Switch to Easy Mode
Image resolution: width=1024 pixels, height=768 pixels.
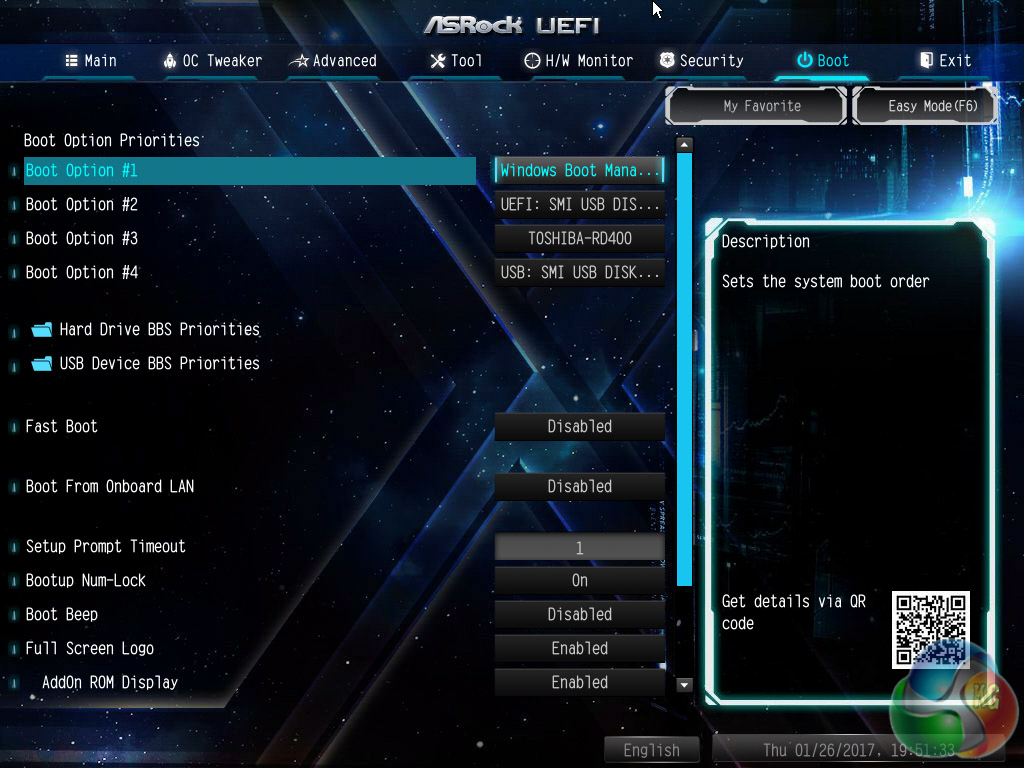[926, 106]
